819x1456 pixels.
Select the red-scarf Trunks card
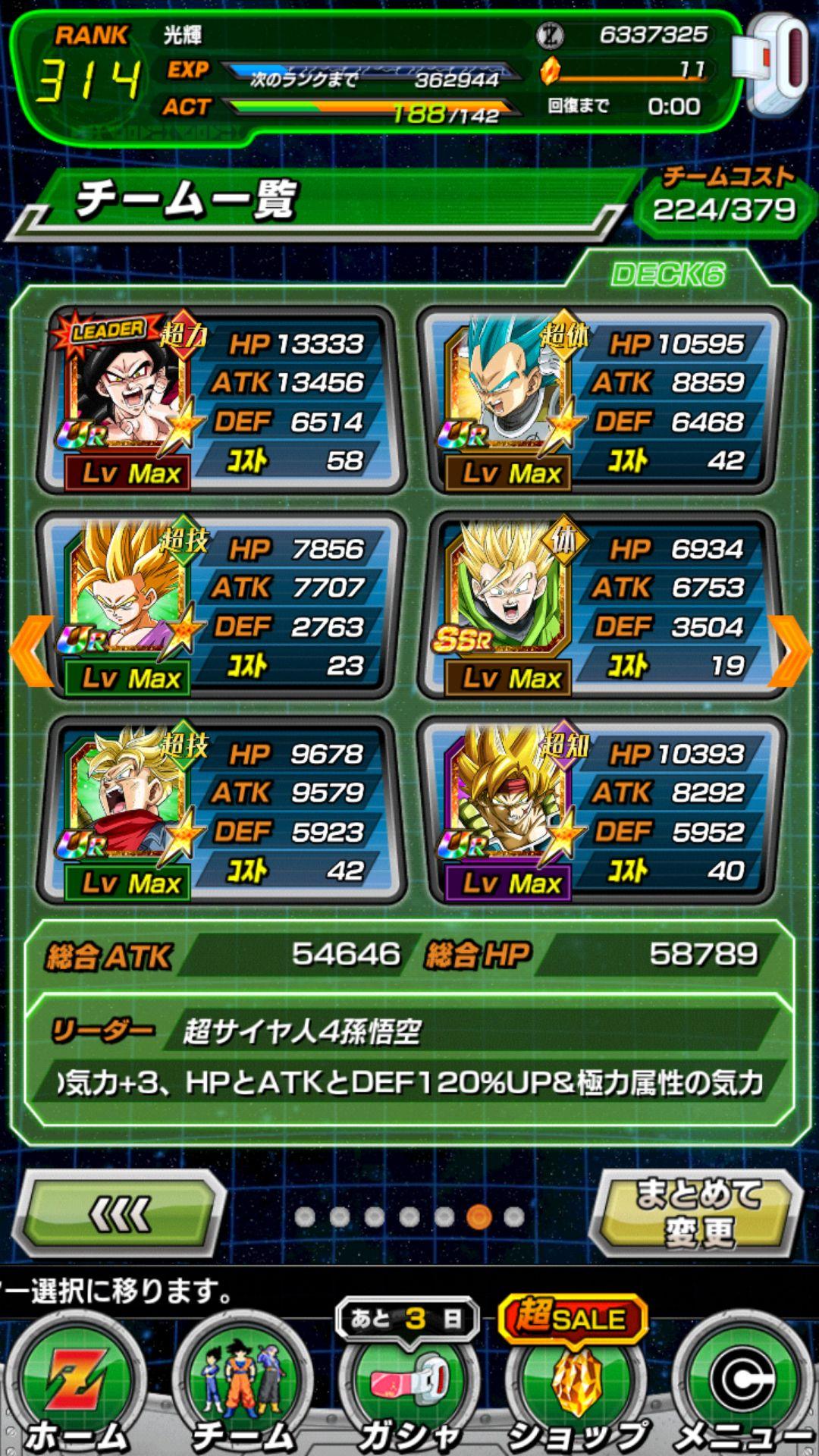coord(221,810)
